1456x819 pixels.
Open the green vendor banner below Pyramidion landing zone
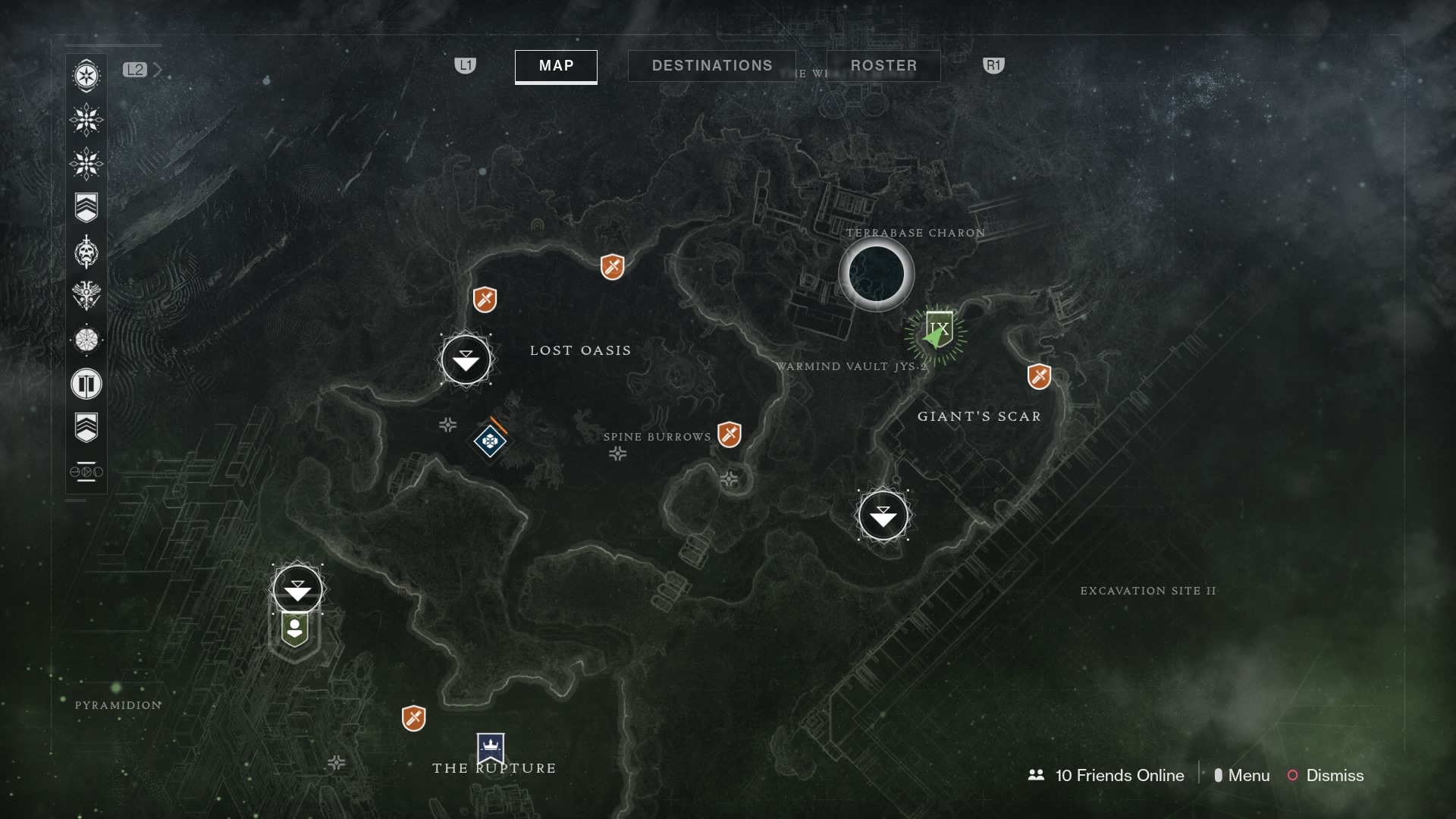coord(295,628)
